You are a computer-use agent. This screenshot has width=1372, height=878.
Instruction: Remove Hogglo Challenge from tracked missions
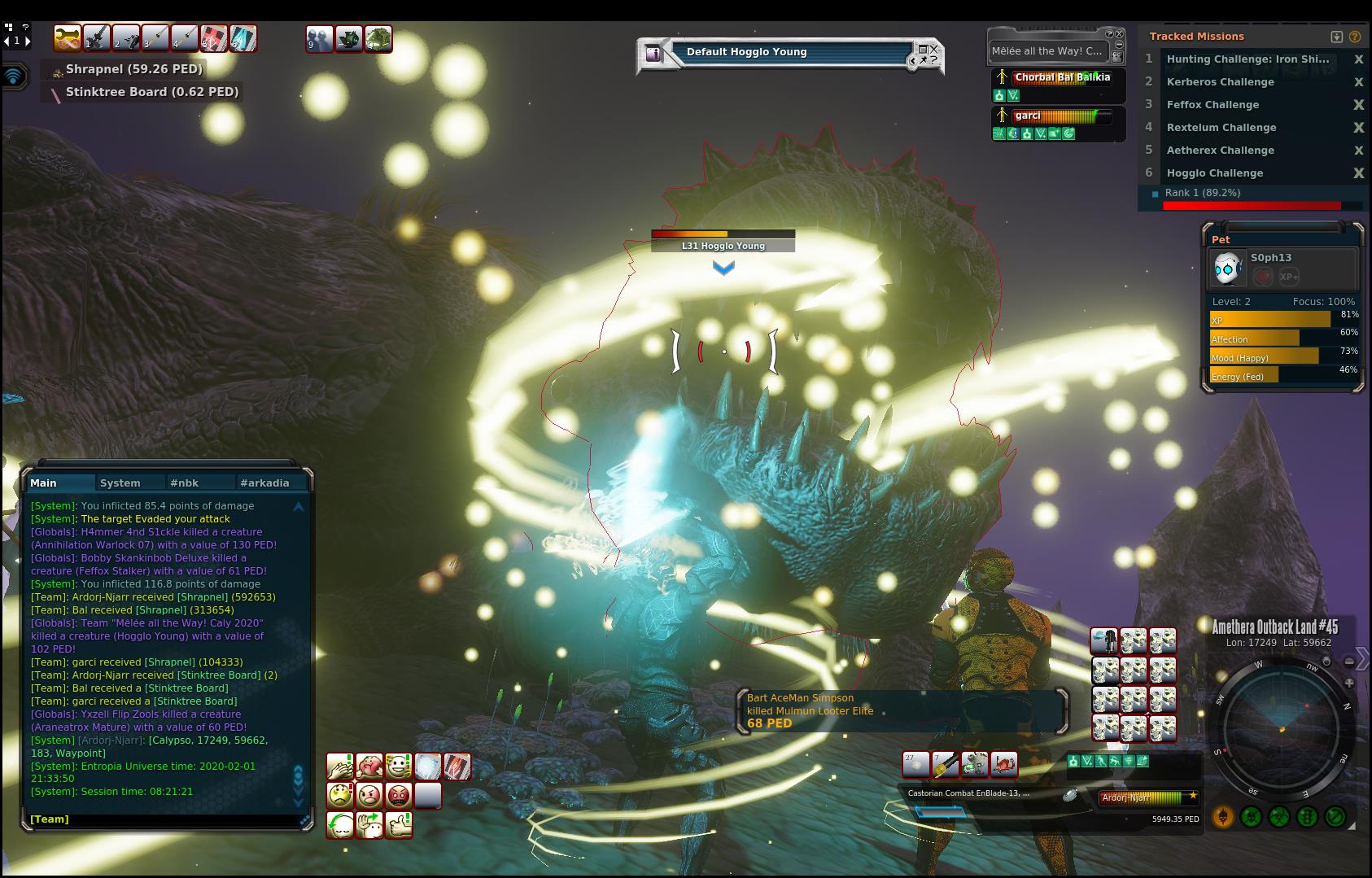[x=1358, y=173]
